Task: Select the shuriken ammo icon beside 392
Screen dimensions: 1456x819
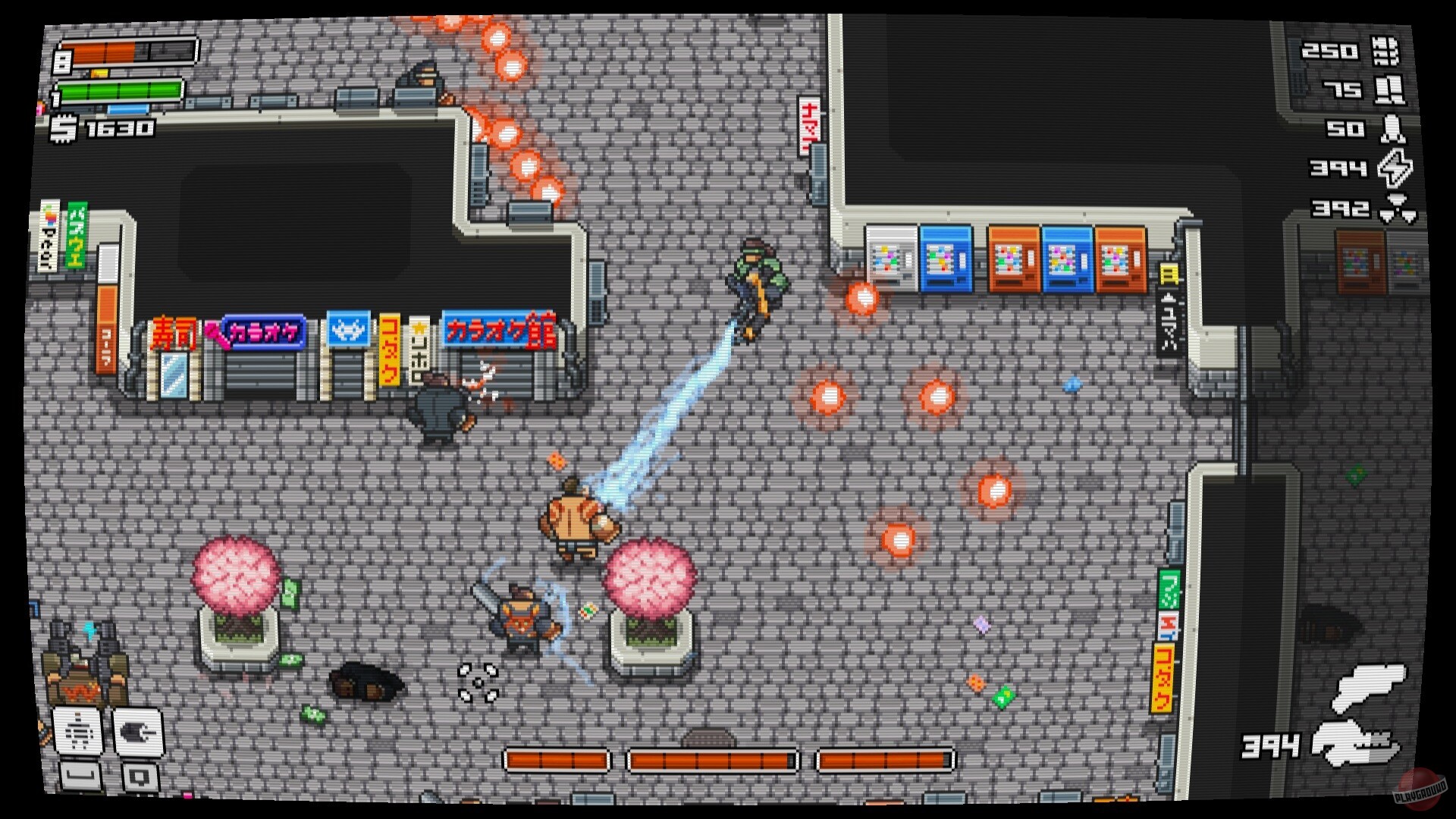Action: [x=1398, y=209]
